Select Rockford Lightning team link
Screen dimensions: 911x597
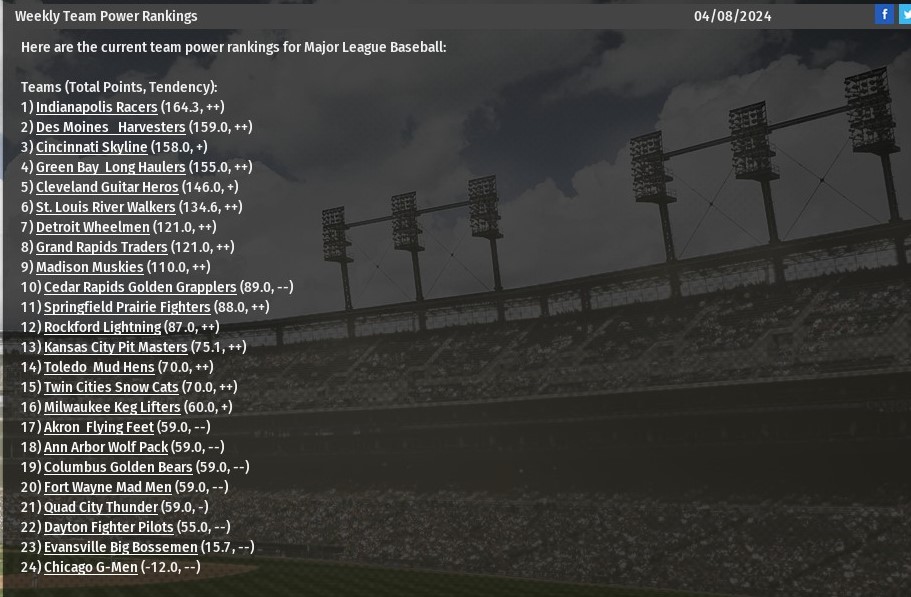102,327
